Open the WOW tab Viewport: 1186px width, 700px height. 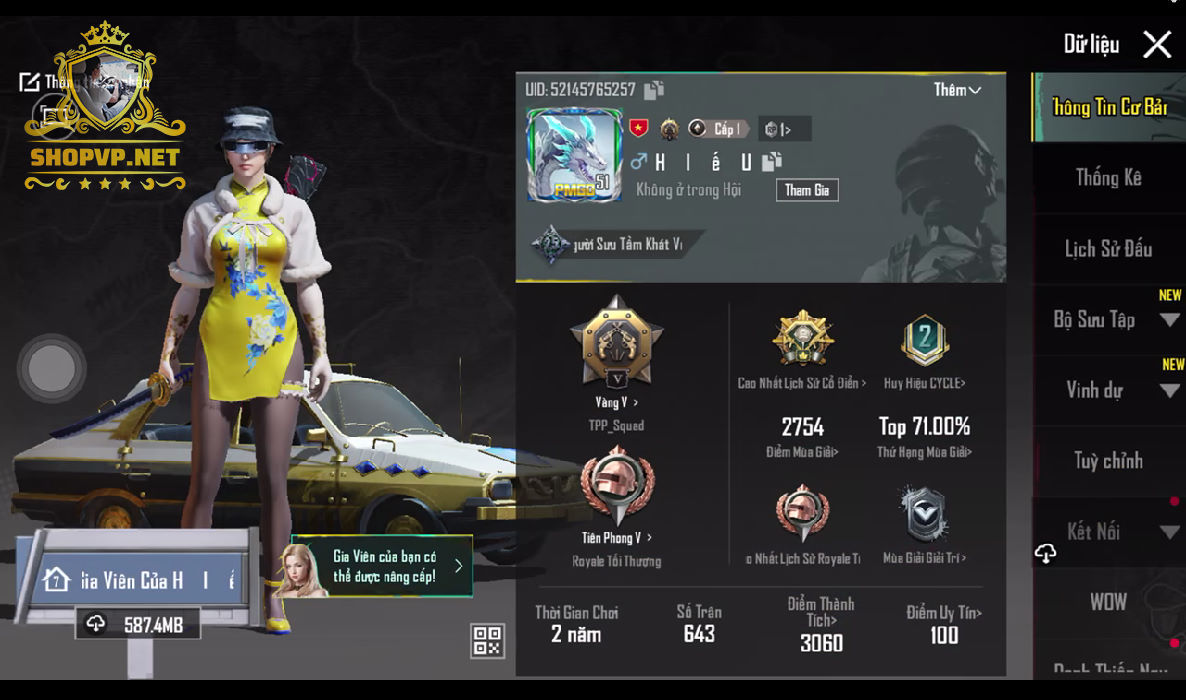click(1108, 602)
